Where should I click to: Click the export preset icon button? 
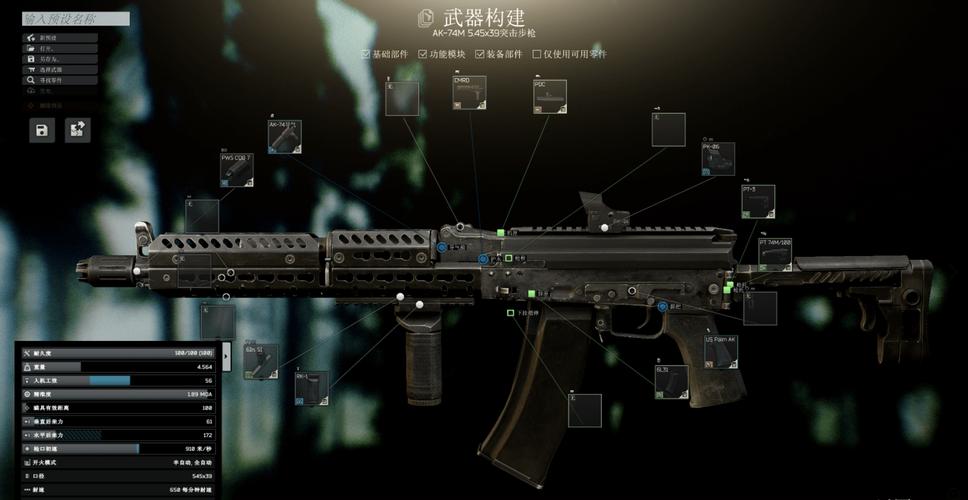[77, 130]
